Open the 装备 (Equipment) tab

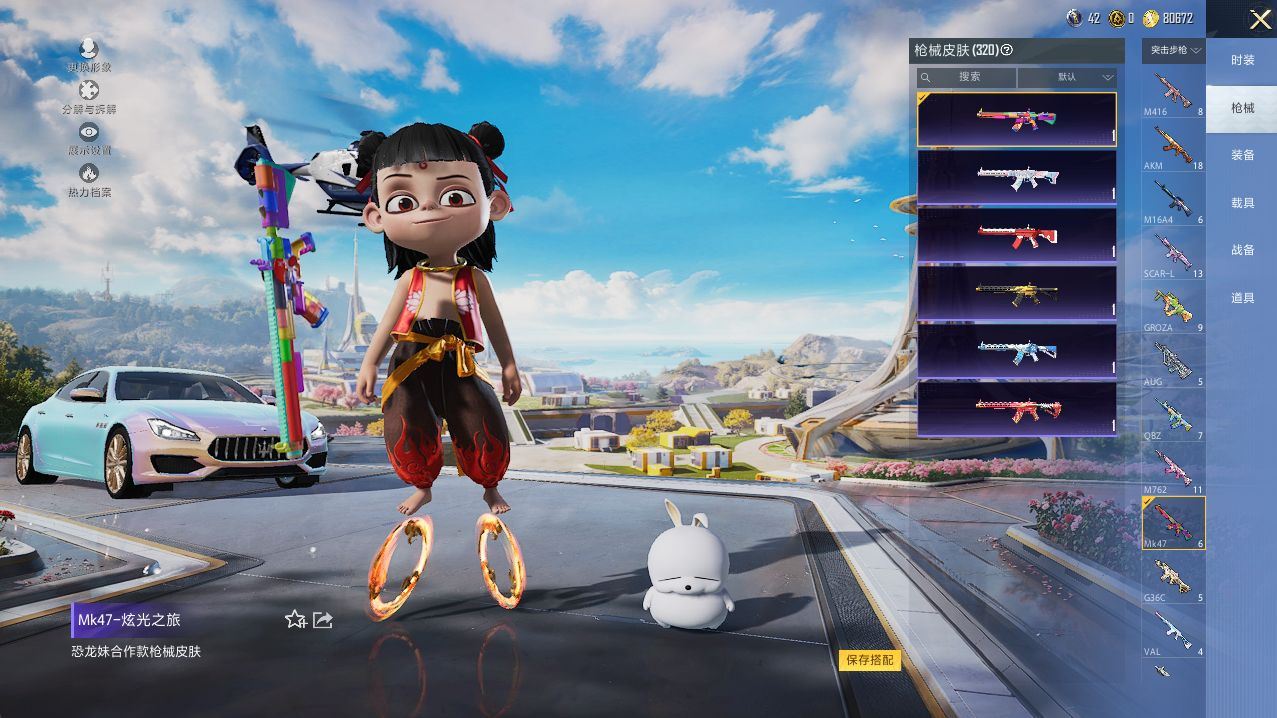tap(1242, 155)
